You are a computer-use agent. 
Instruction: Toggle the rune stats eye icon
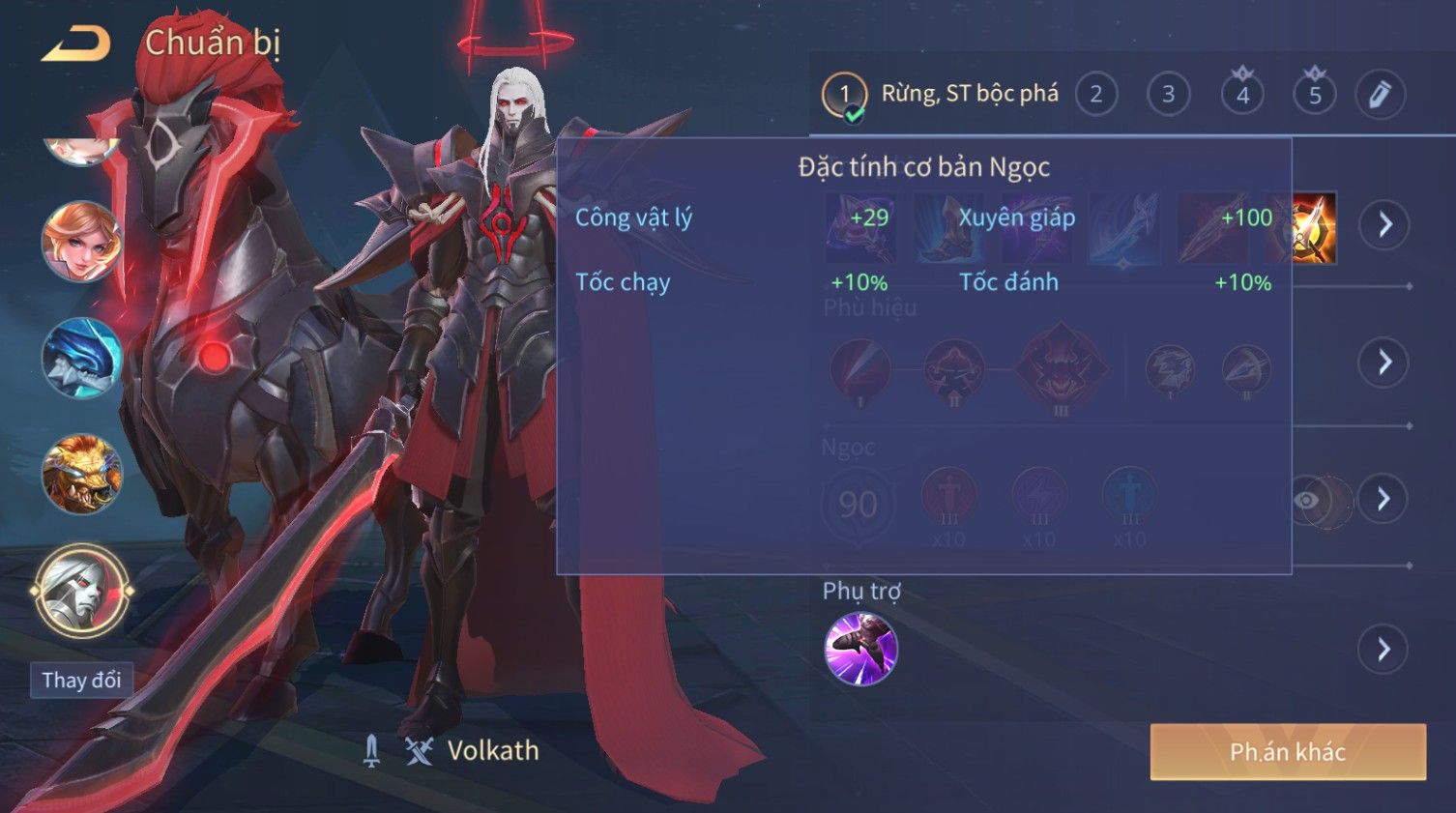click(1306, 500)
